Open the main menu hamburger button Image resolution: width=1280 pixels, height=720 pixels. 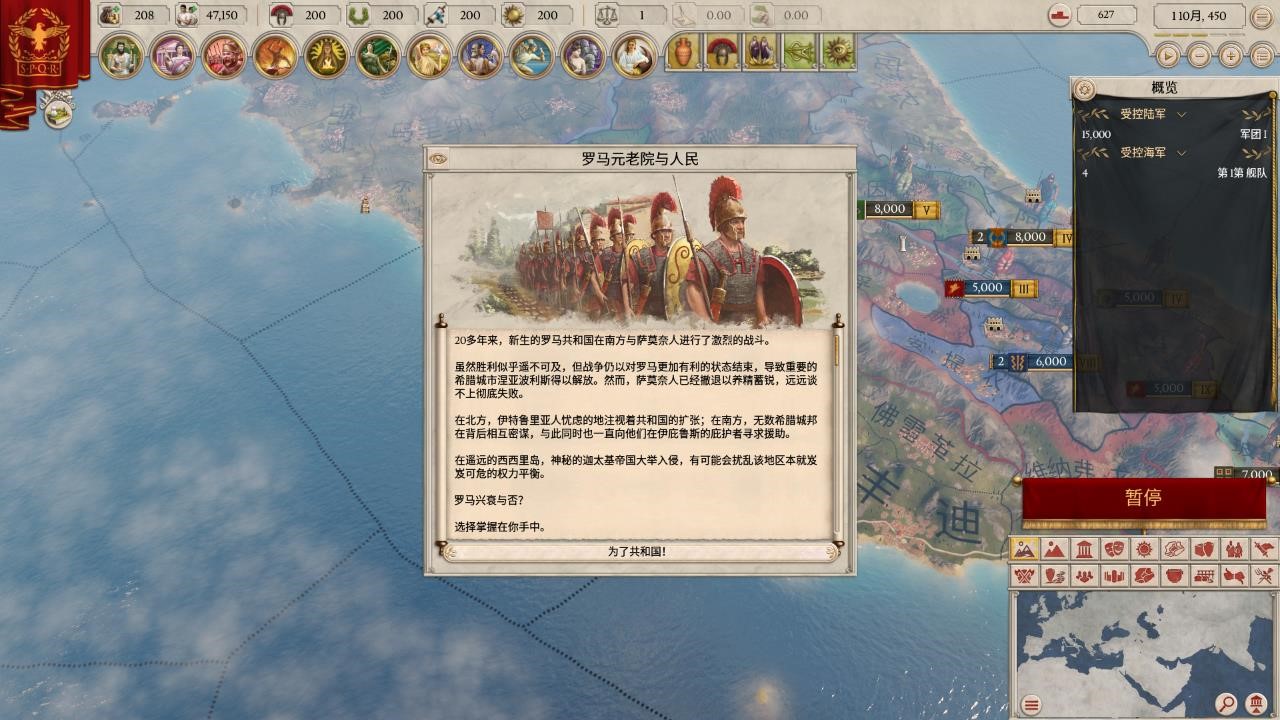tap(1262, 17)
